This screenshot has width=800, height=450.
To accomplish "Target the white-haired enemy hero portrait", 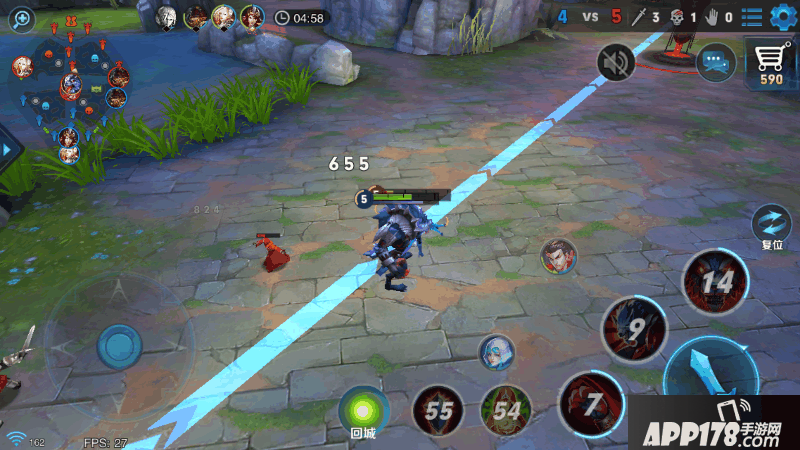I will click(494, 351).
